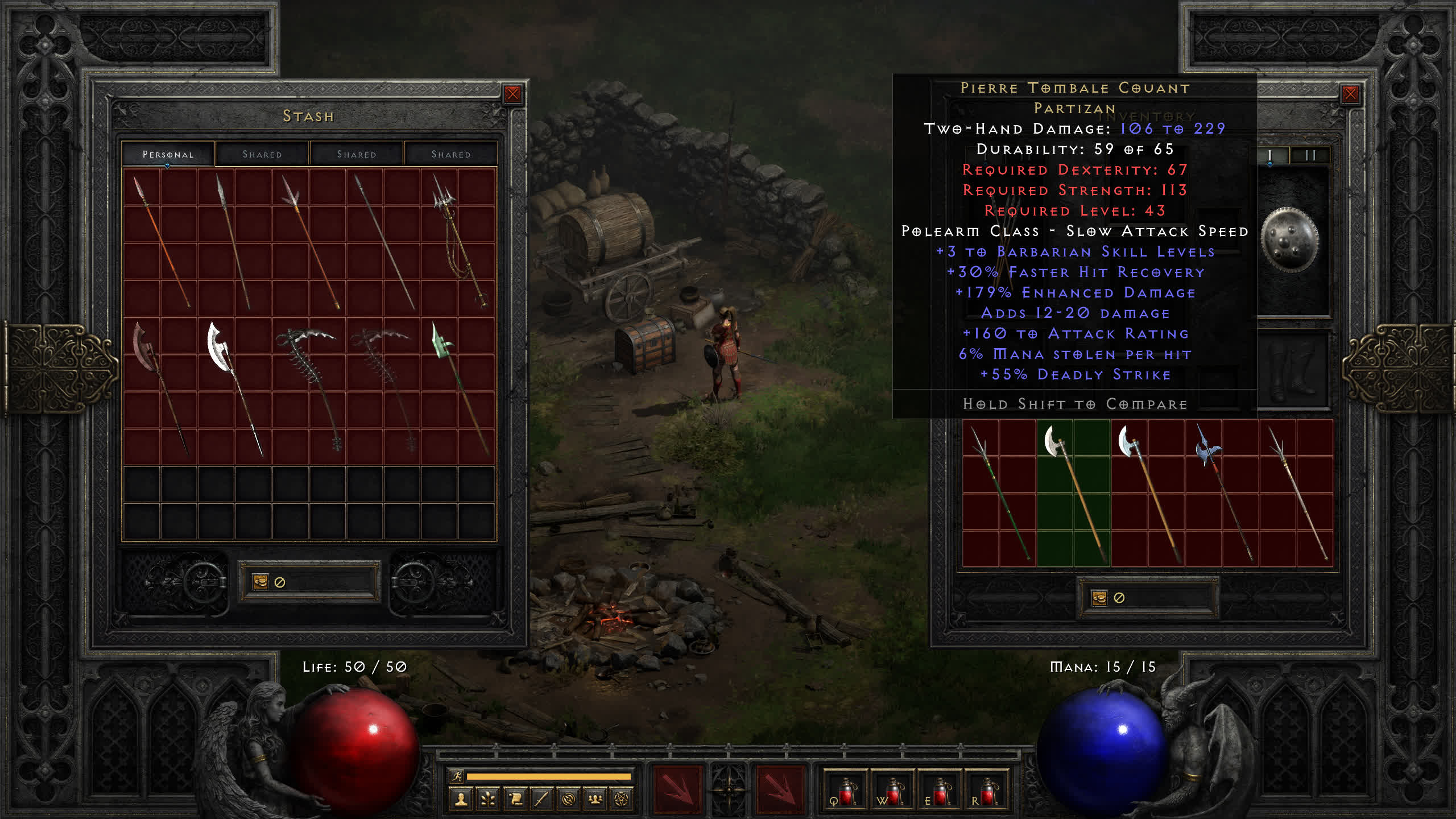Image resolution: width=1456 pixels, height=819 pixels.
Task: Pick up the green-shafted trident in inventory
Action: pyautogui.click(x=999, y=492)
